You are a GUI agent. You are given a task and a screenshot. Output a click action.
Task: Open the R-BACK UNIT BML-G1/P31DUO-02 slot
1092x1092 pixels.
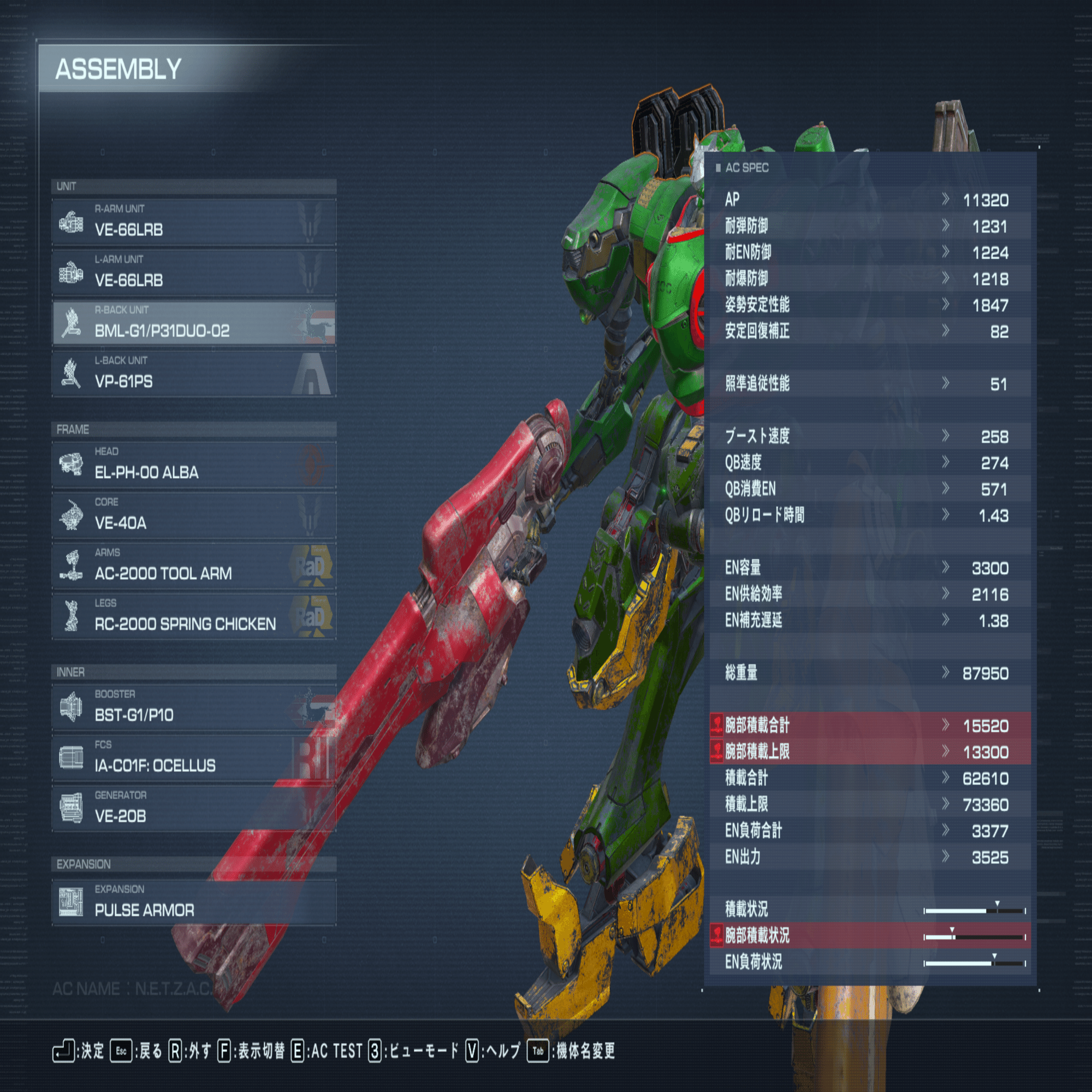tap(194, 323)
